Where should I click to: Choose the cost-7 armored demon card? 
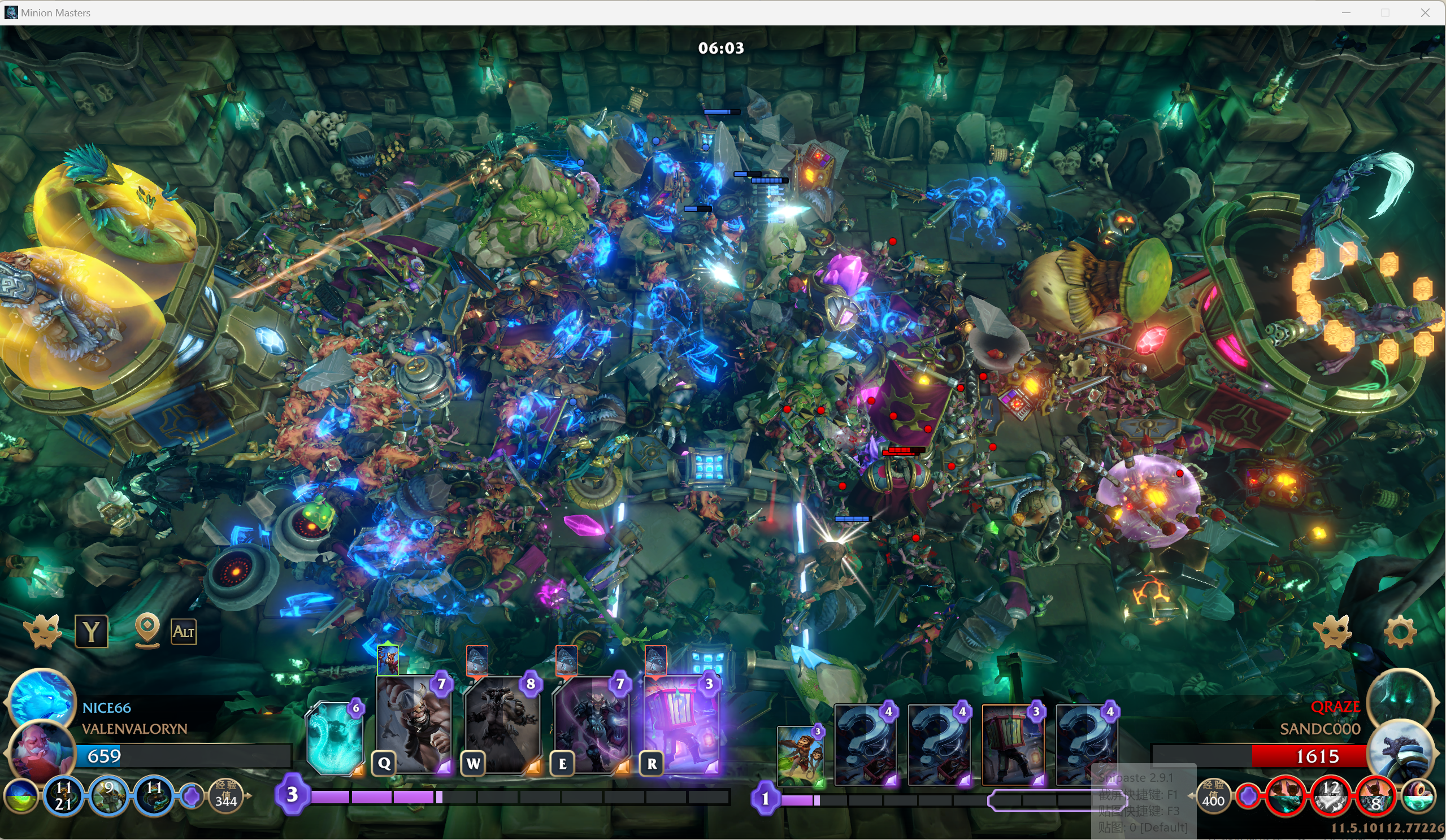[x=591, y=724]
